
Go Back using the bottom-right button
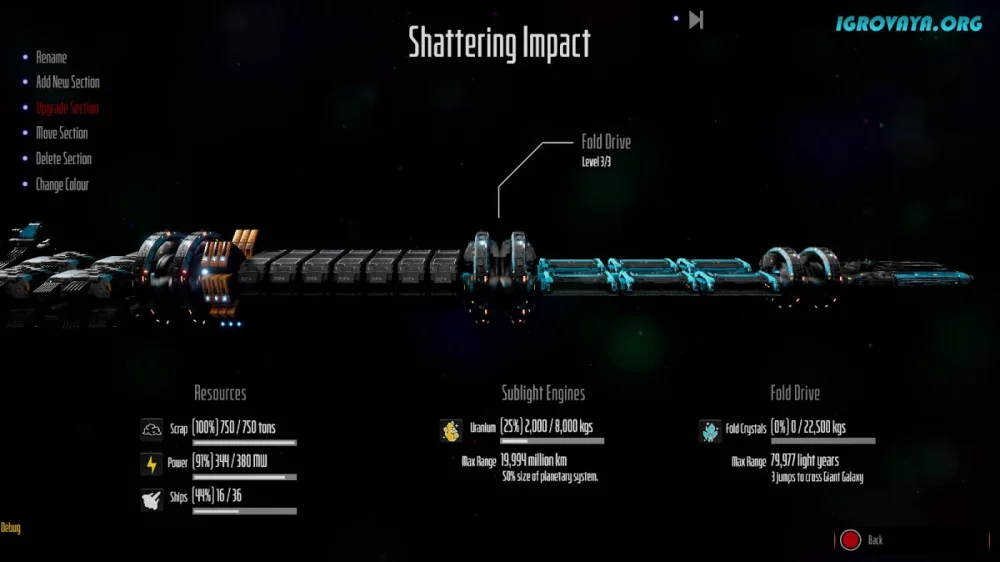(x=862, y=540)
